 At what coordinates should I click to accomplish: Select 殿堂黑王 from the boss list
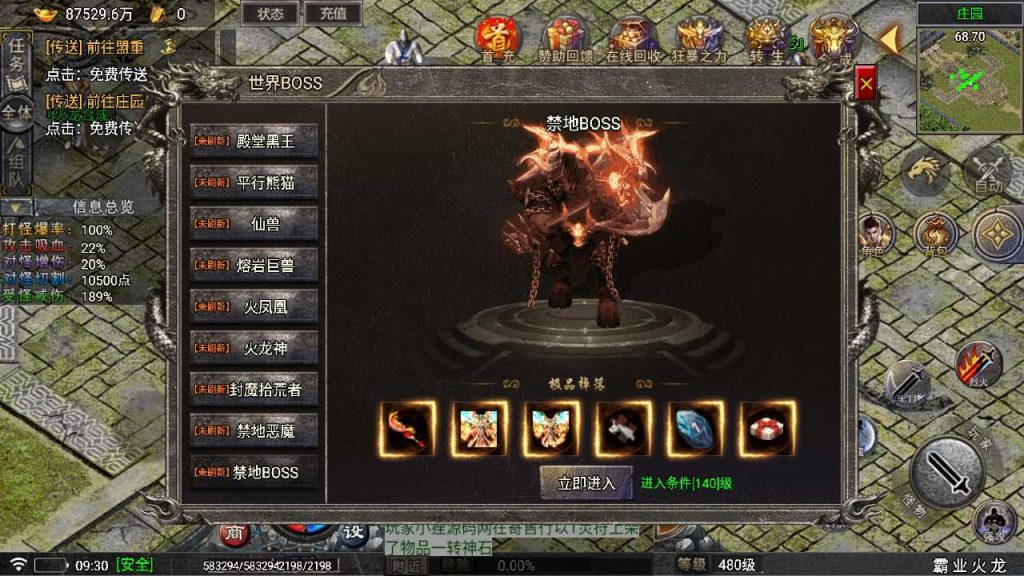(x=254, y=141)
